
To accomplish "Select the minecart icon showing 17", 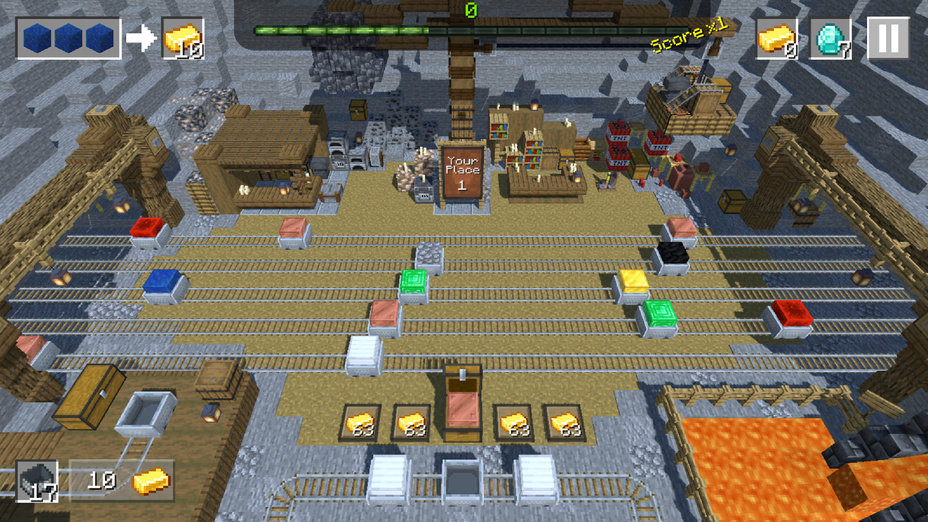I will tap(37, 481).
